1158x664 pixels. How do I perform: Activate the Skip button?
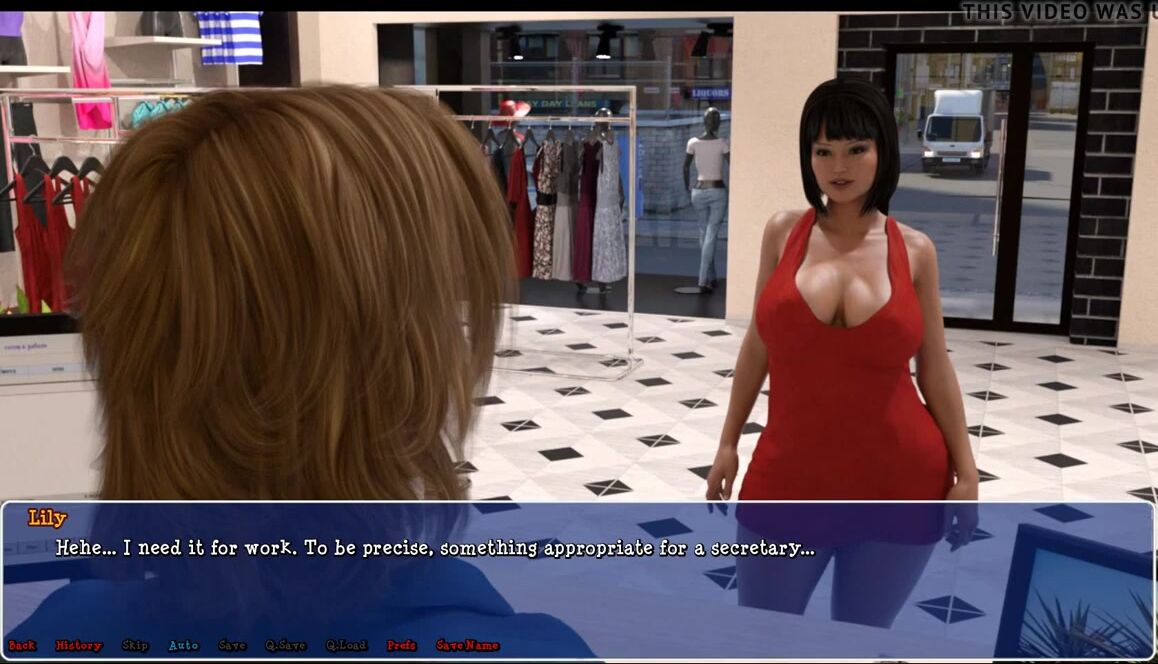pos(135,646)
